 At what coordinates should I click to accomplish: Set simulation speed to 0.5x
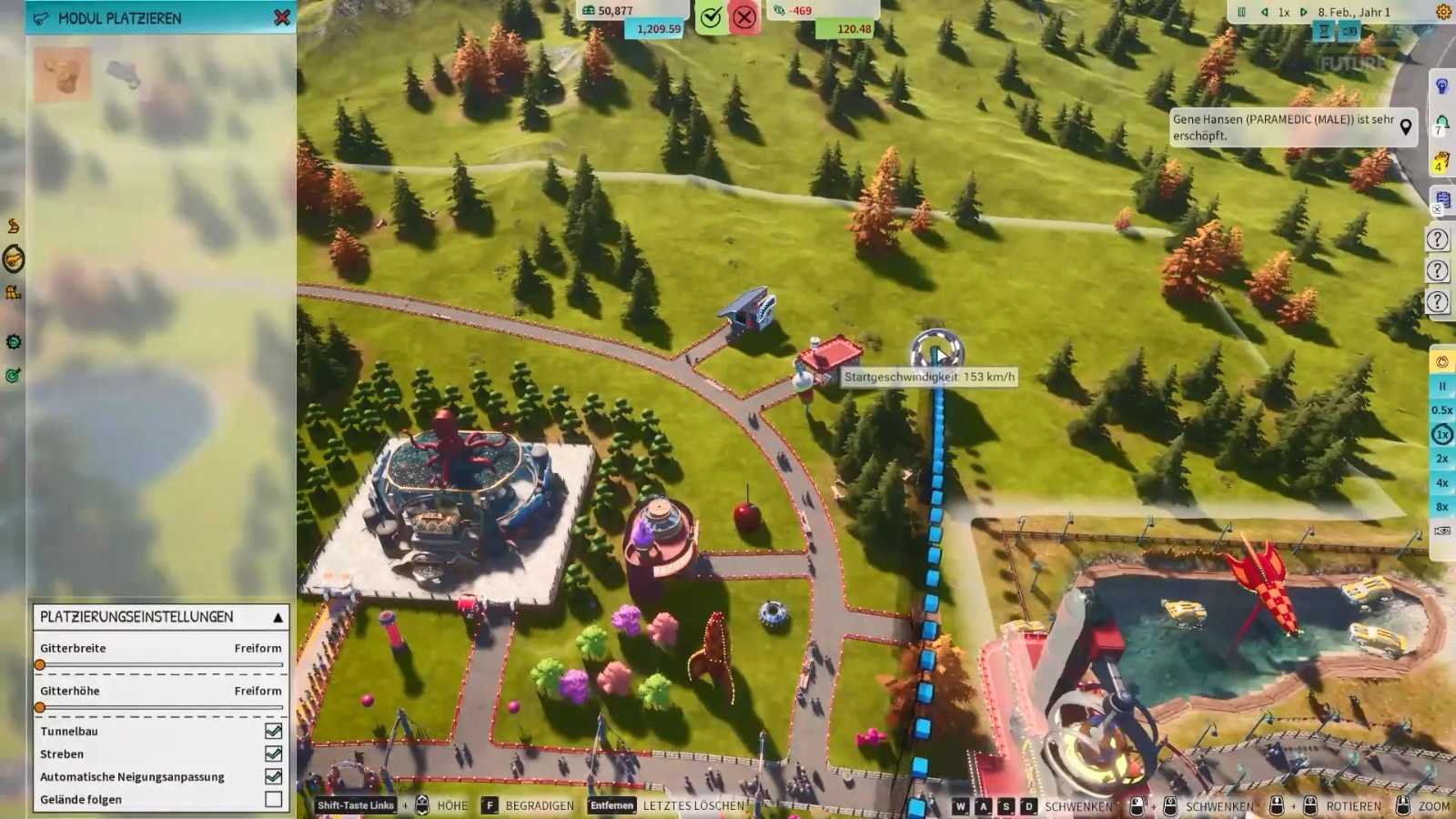(x=1442, y=410)
